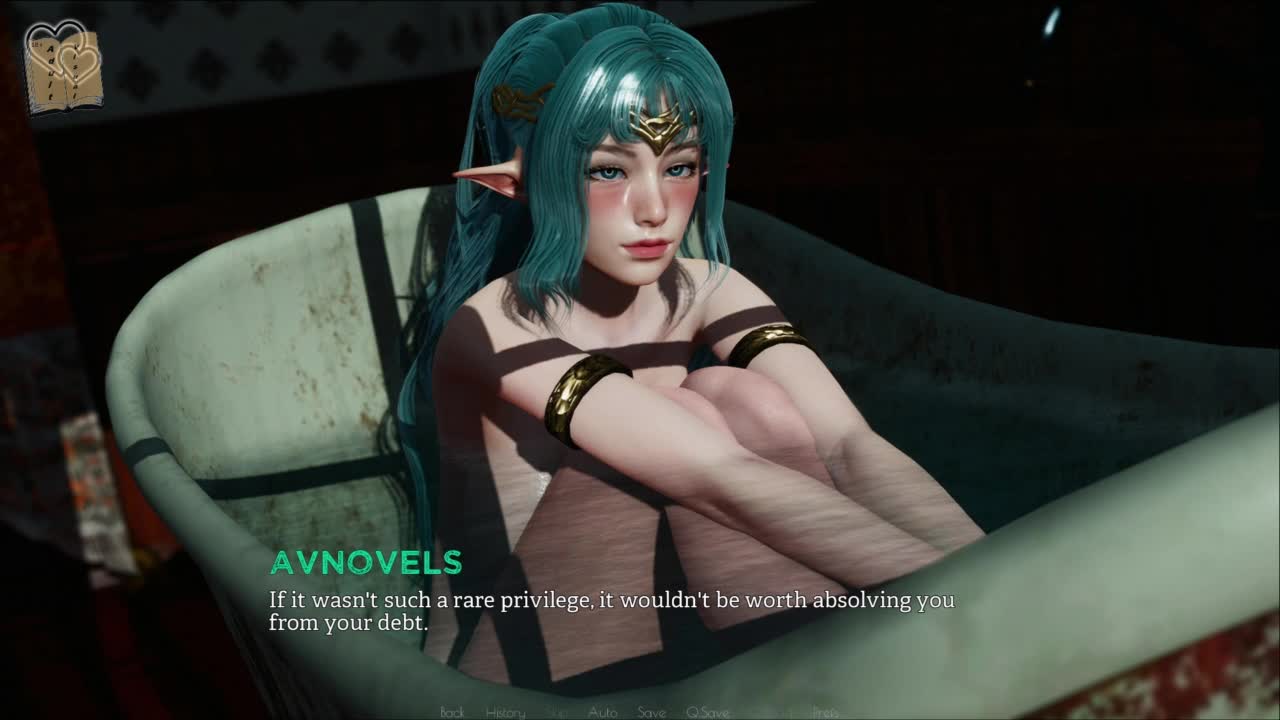This screenshot has height=720, width=1280.
Task: Open the Save game menu
Action: point(651,712)
